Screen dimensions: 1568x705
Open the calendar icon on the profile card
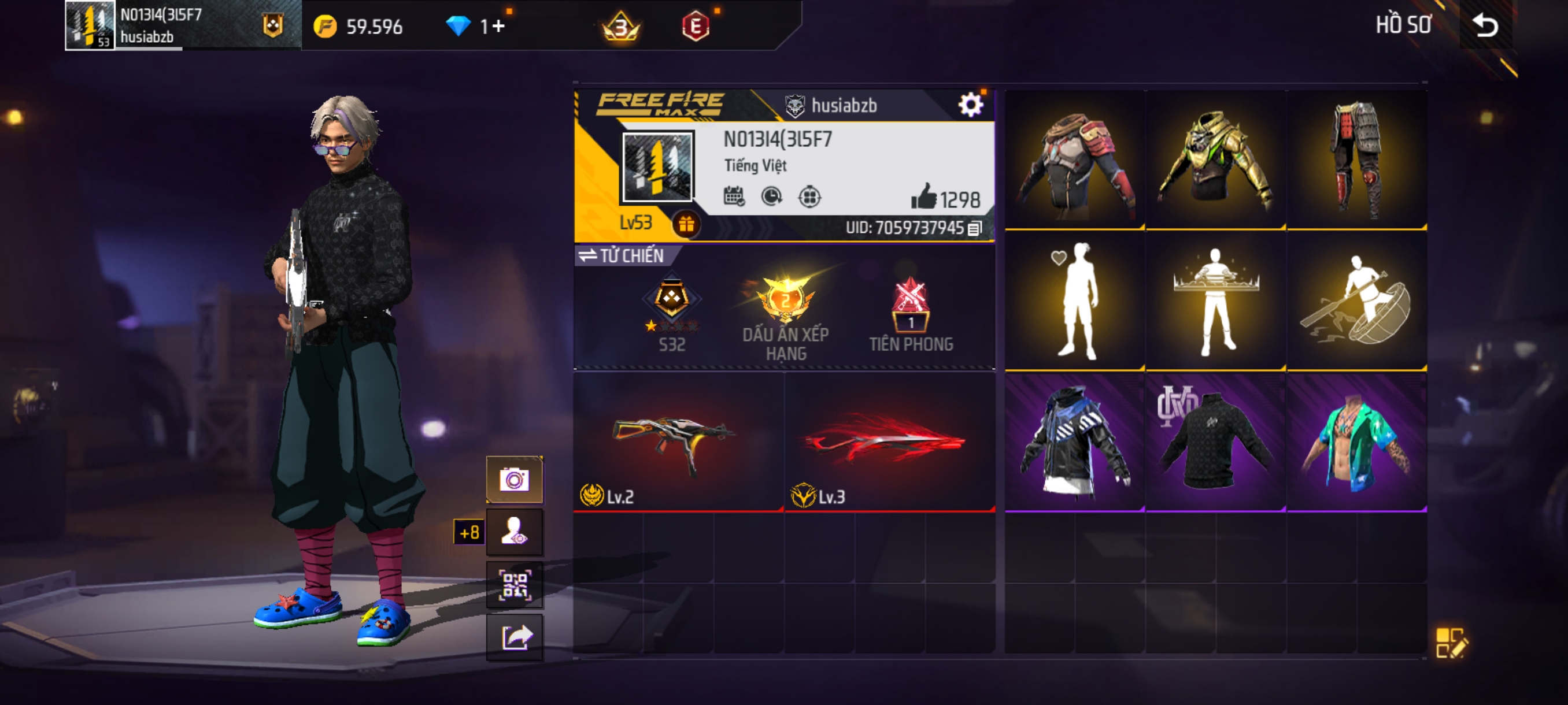(734, 196)
